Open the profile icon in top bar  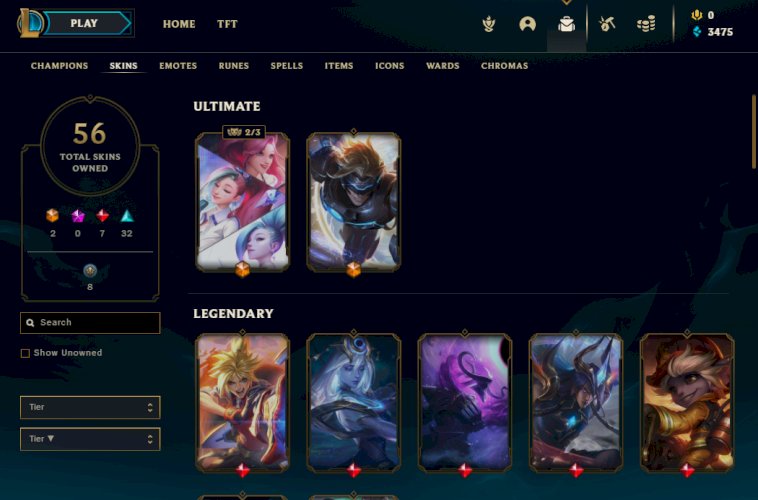point(527,24)
